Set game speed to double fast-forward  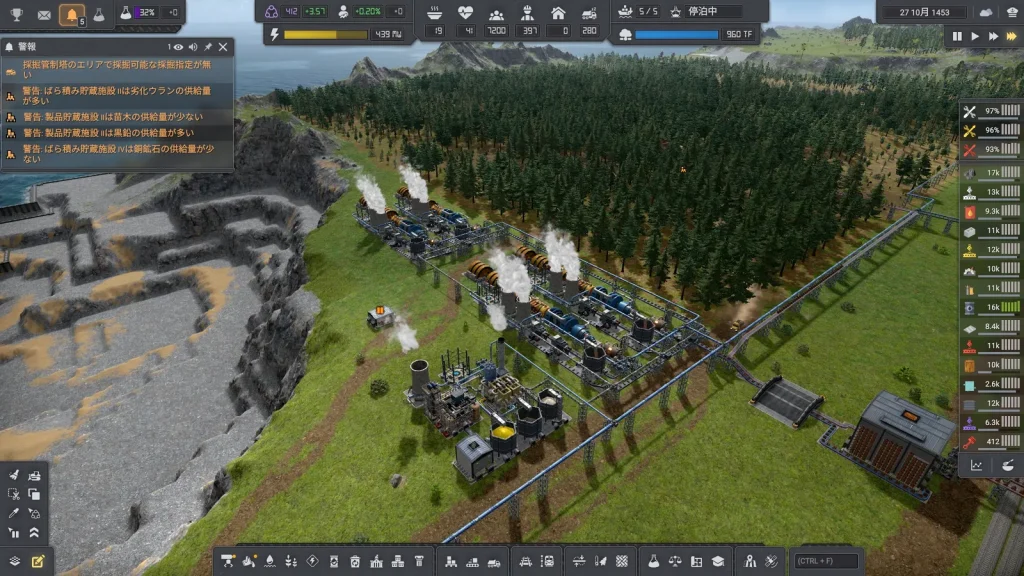(993, 36)
